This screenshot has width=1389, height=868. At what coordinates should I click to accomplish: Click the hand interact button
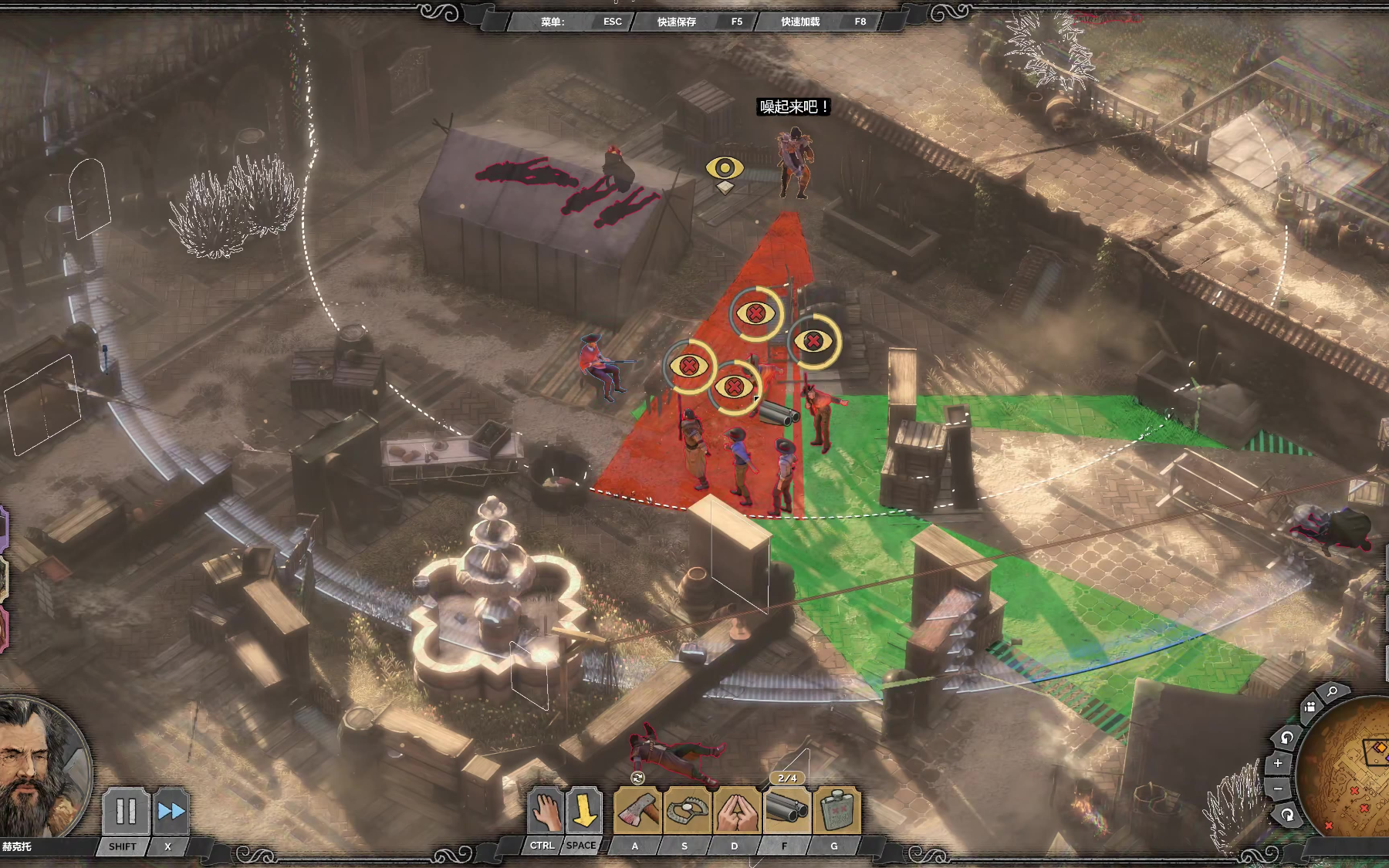[x=545, y=812]
